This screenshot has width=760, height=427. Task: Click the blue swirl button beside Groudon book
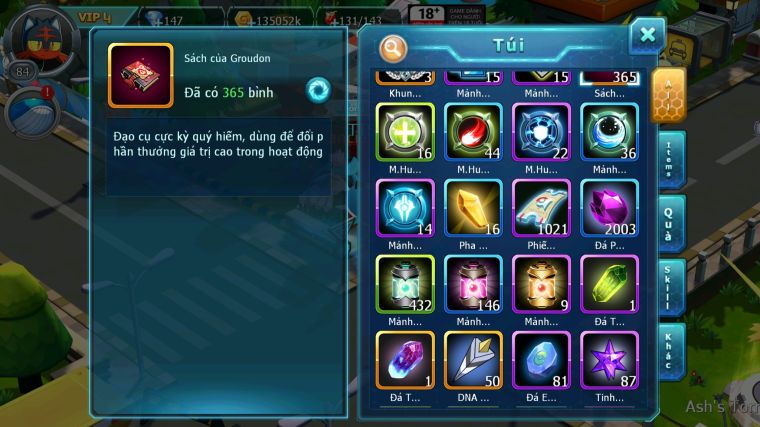pyautogui.click(x=318, y=89)
